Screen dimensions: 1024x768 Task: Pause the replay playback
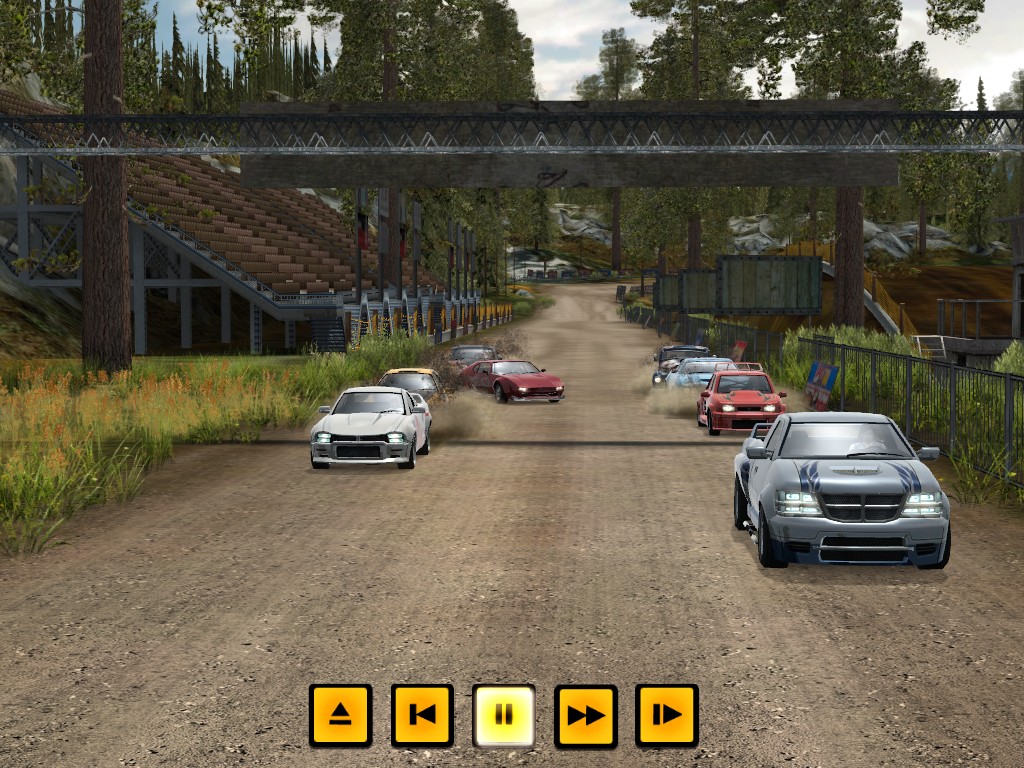[x=504, y=715]
